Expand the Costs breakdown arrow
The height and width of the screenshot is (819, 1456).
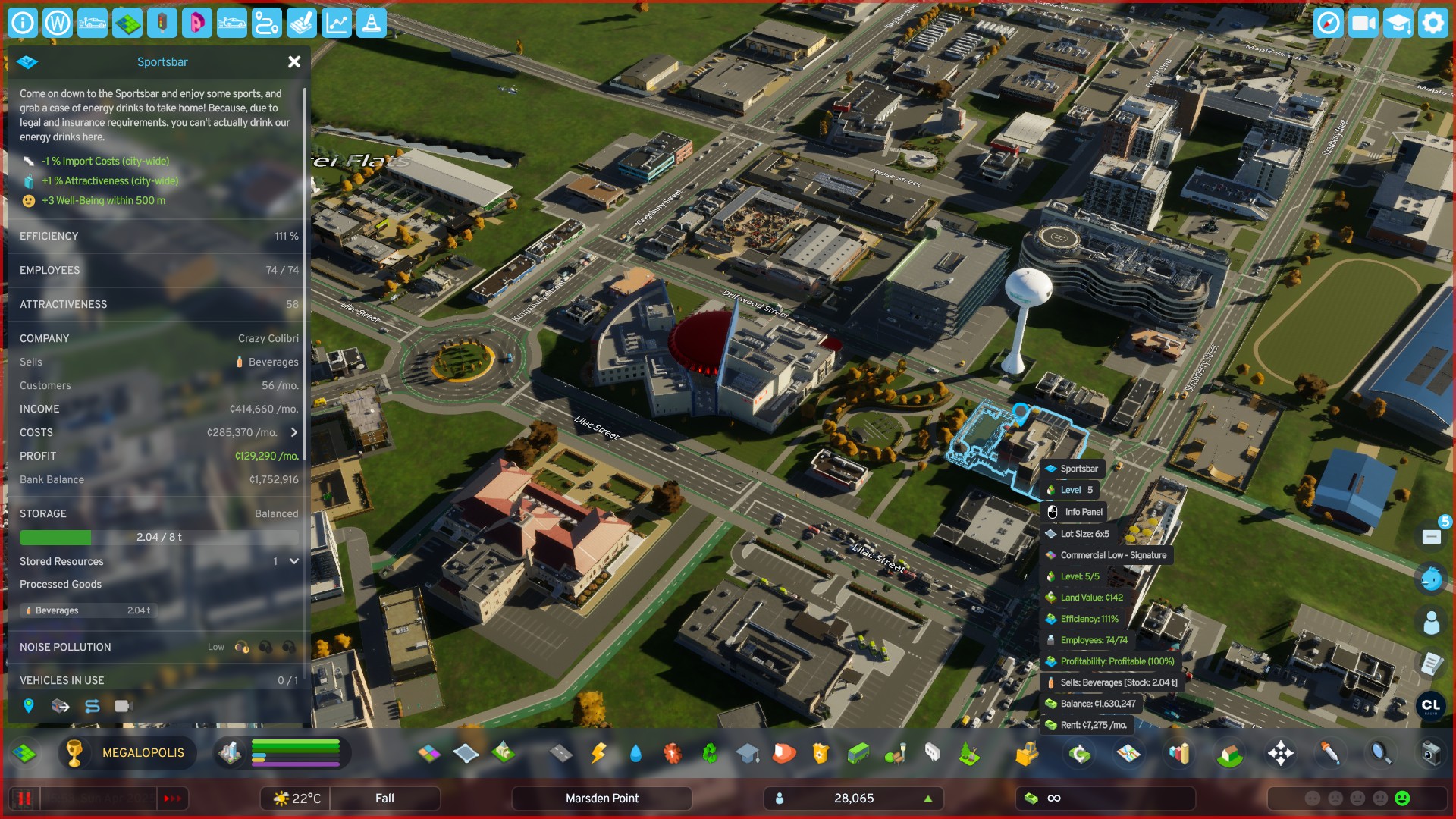(294, 432)
